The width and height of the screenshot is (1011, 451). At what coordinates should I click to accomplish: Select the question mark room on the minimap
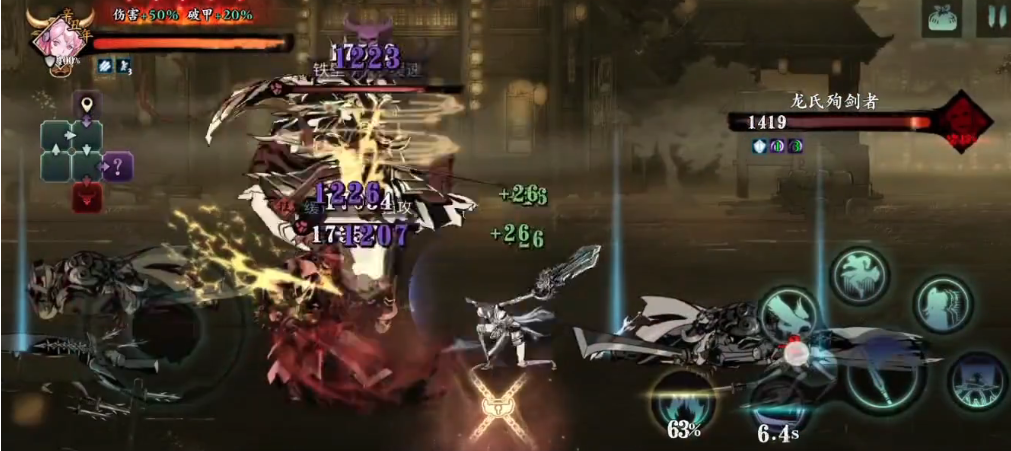[118, 165]
